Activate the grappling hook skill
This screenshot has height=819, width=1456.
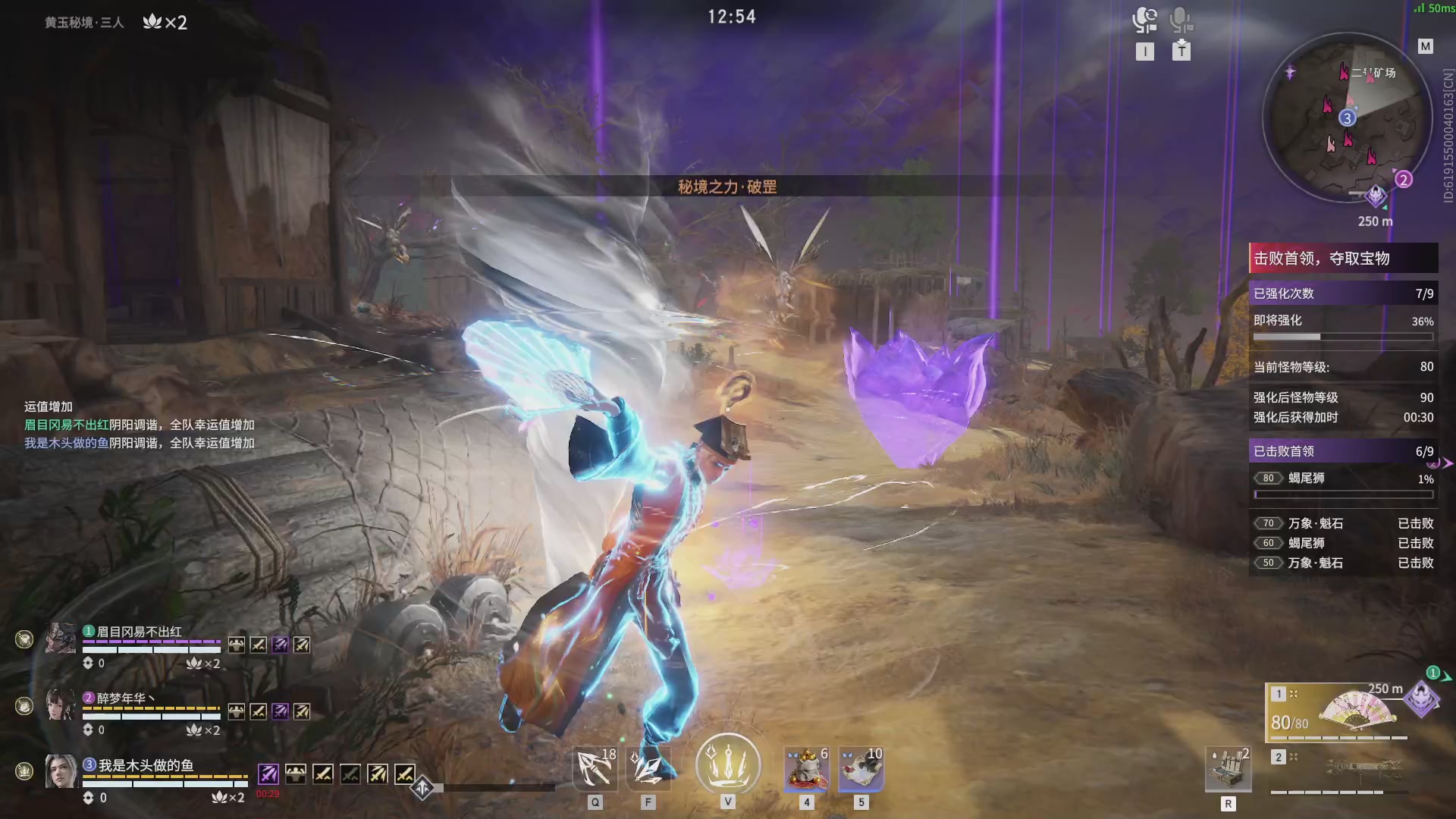click(x=595, y=768)
